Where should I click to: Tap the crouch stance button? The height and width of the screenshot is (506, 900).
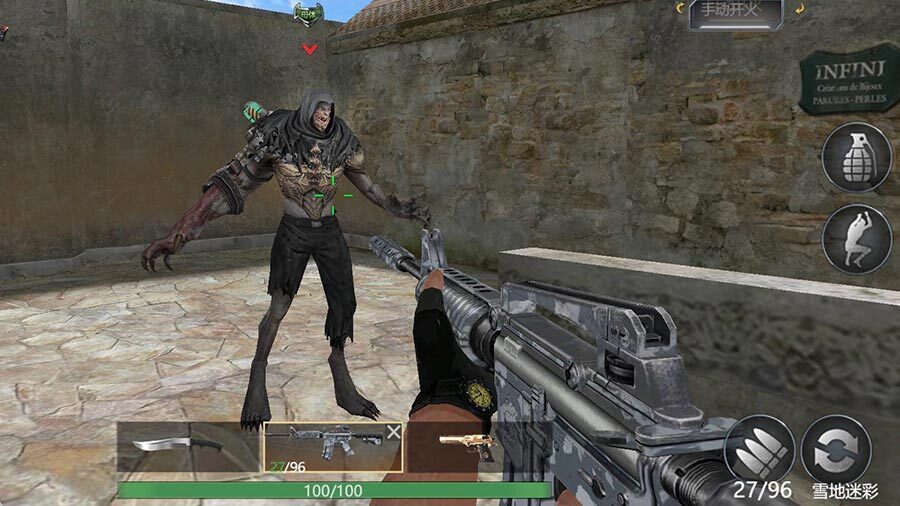[x=856, y=239]
